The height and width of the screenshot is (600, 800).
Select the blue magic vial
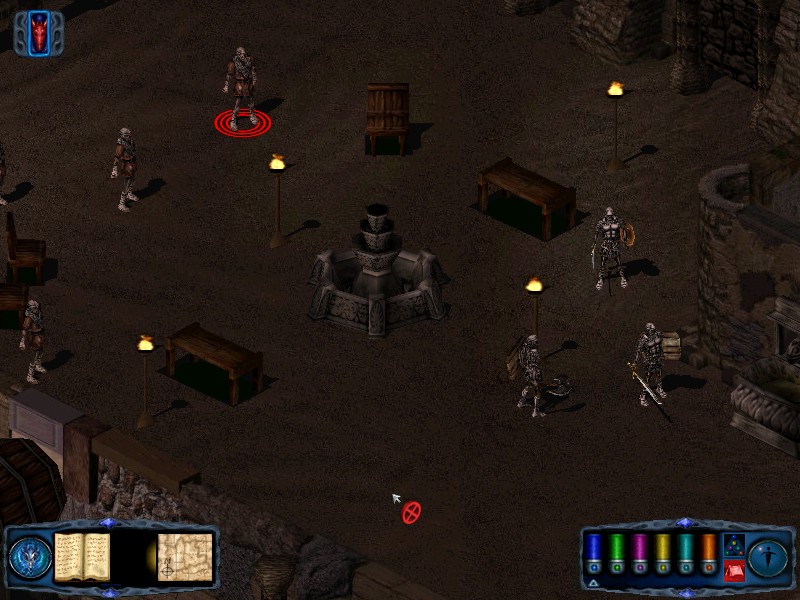tap(593, 551)
